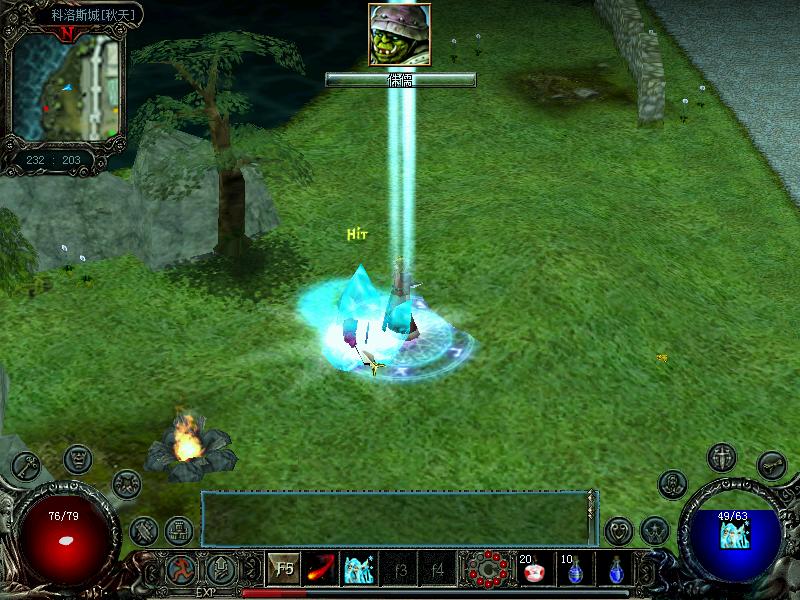Click the round demon face button

click(x=77, y=459)
